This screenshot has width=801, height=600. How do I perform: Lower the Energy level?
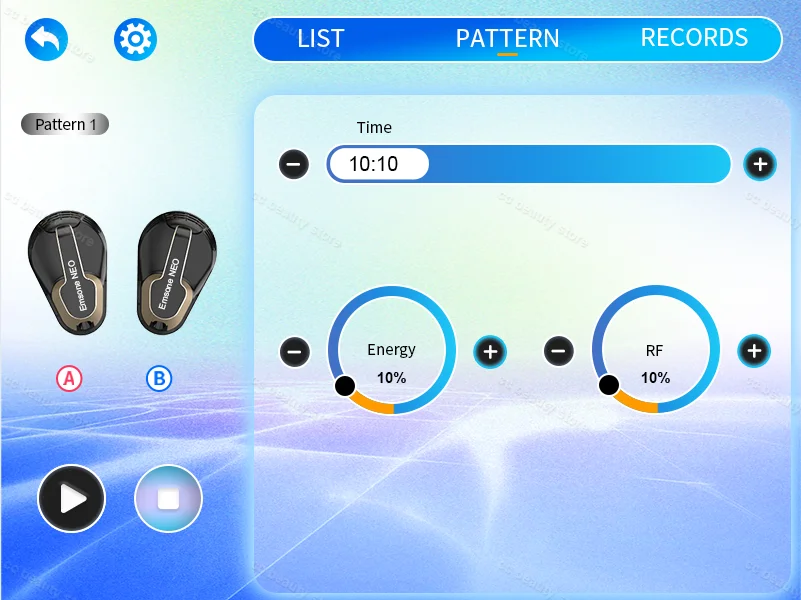[294, 351]
